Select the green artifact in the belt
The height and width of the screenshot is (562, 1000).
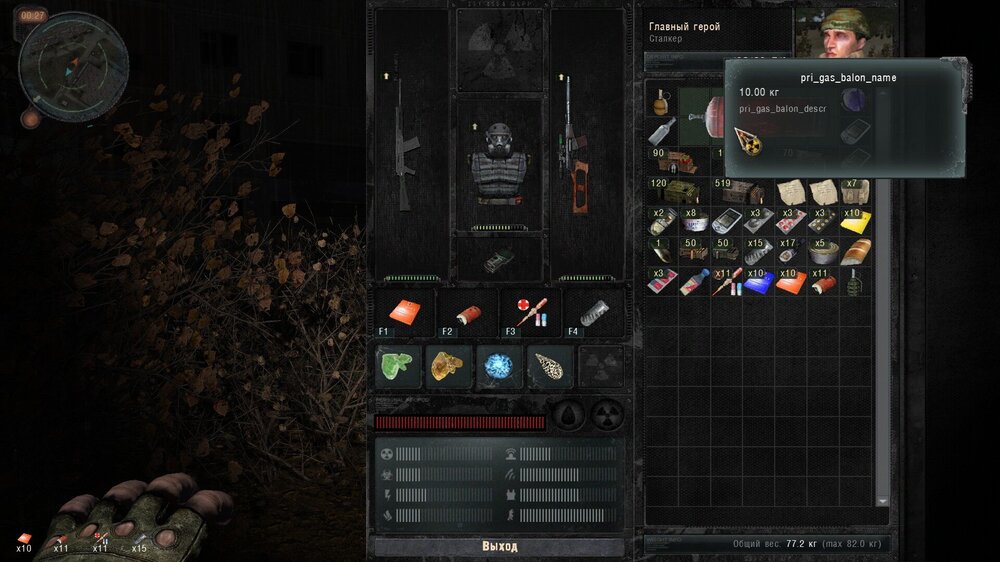399,367
